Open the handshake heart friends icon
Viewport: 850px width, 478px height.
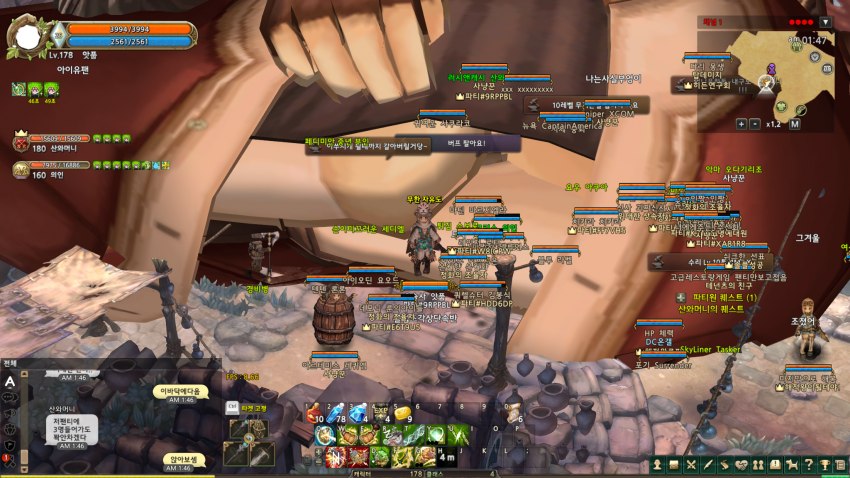[741, 464]
